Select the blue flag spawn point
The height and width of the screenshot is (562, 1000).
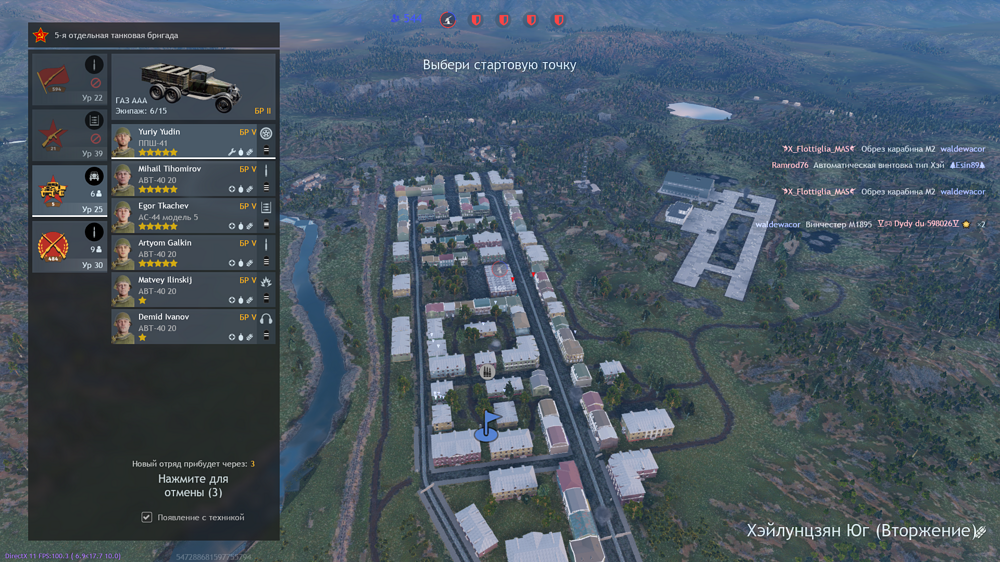(x=489, y=424)
